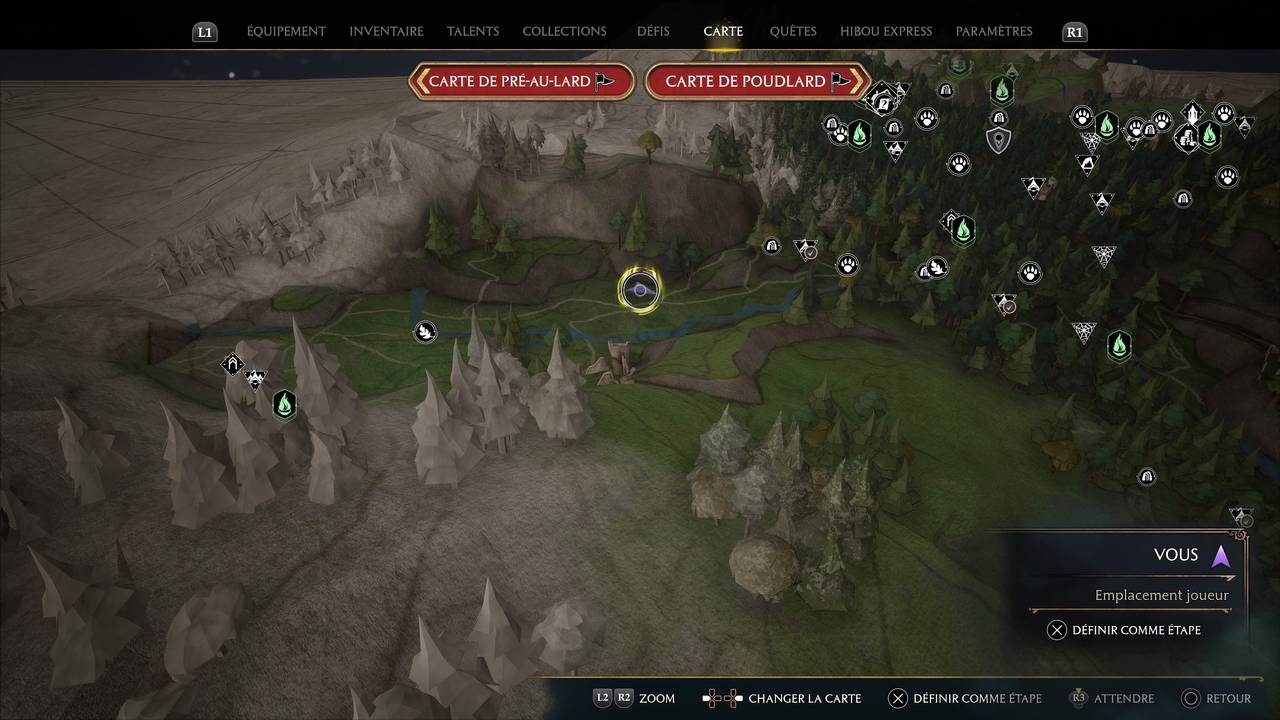Go to the Défis tab
The width and height of the screenshot is (1280, 720).
point(653,31)
